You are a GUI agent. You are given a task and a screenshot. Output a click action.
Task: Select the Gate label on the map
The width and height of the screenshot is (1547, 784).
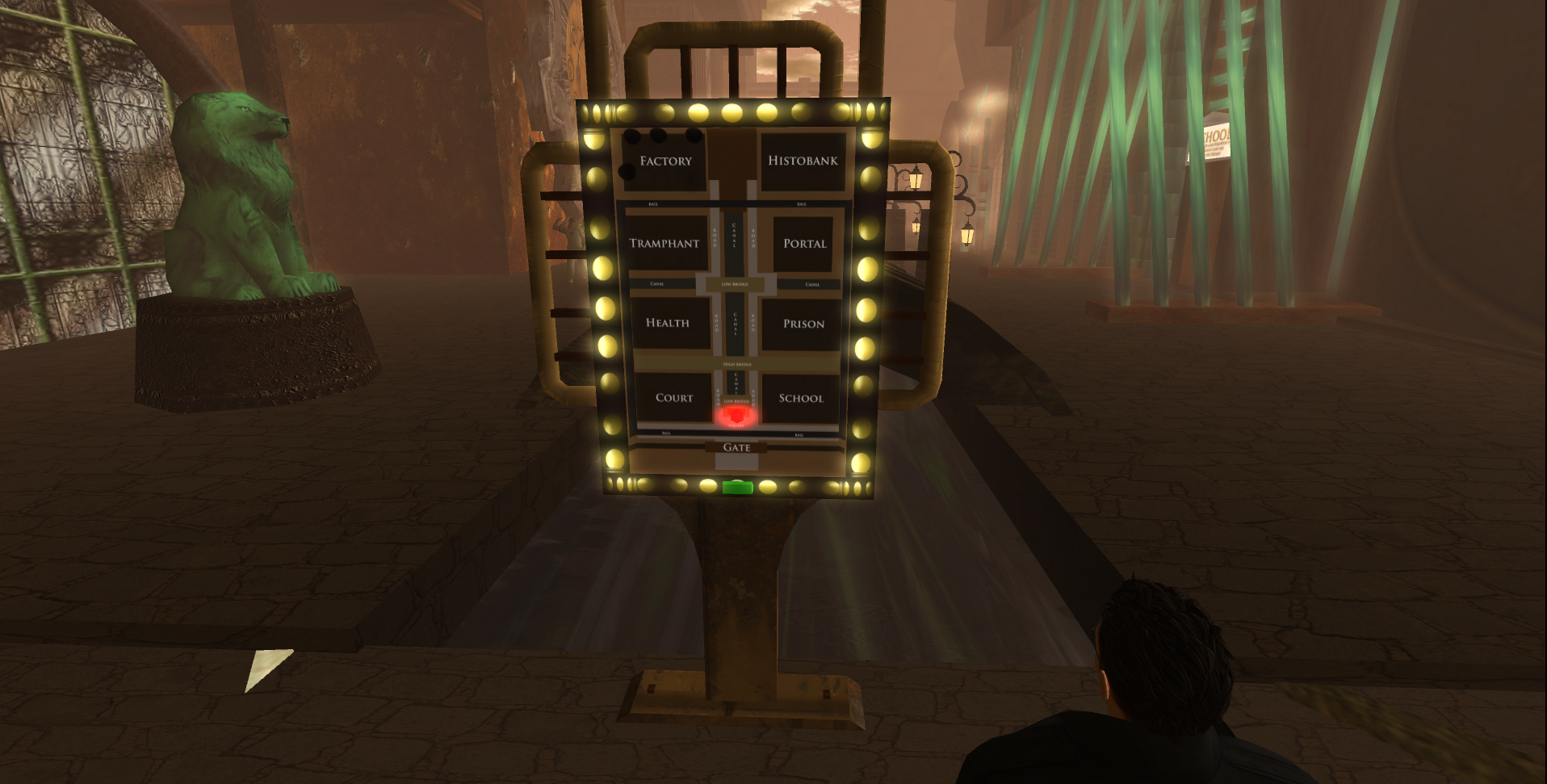736,447
